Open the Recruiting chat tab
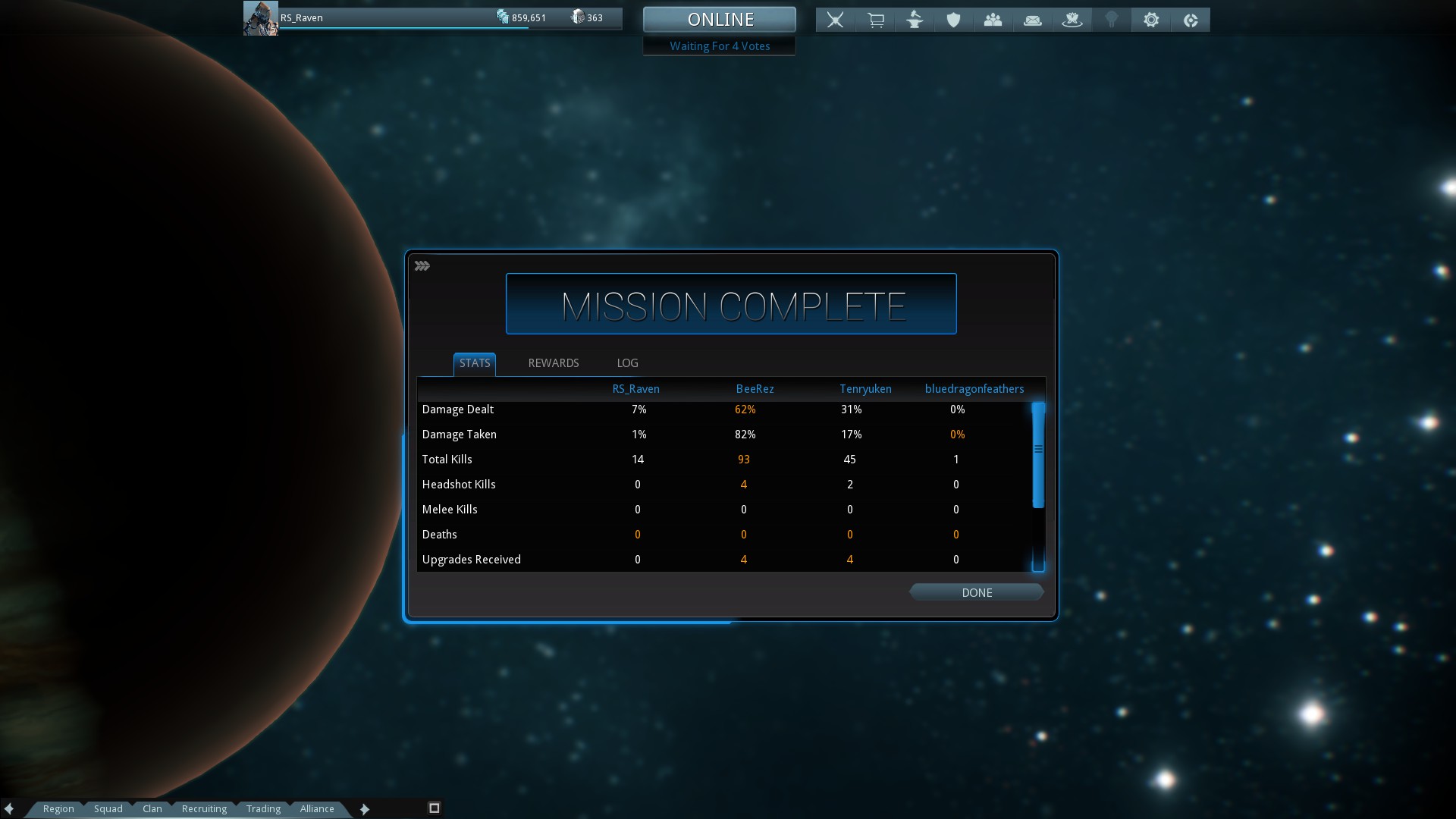This screenshot has height=819, width=1456. point(204,808)
